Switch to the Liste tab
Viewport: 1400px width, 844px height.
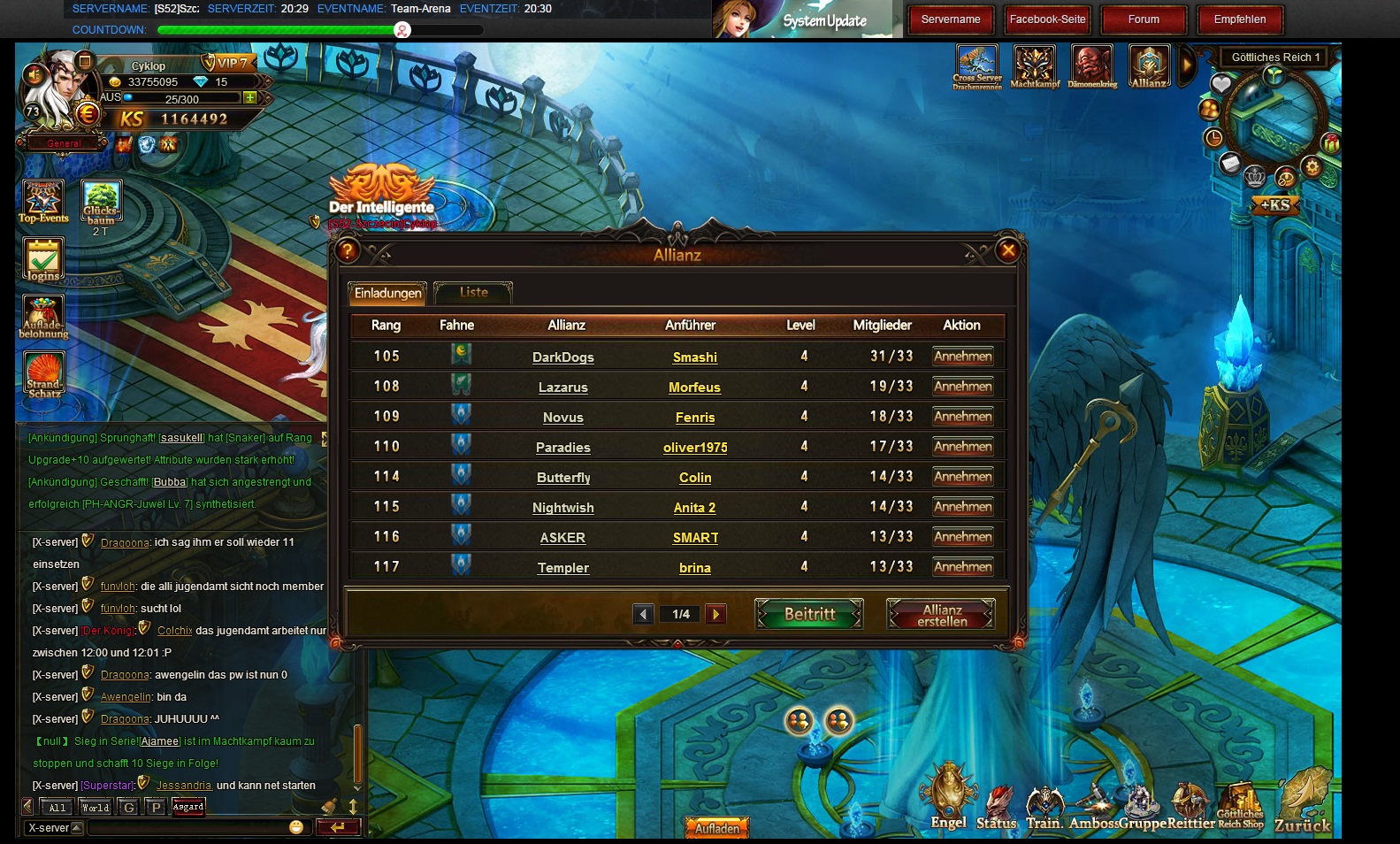point(473,293)
